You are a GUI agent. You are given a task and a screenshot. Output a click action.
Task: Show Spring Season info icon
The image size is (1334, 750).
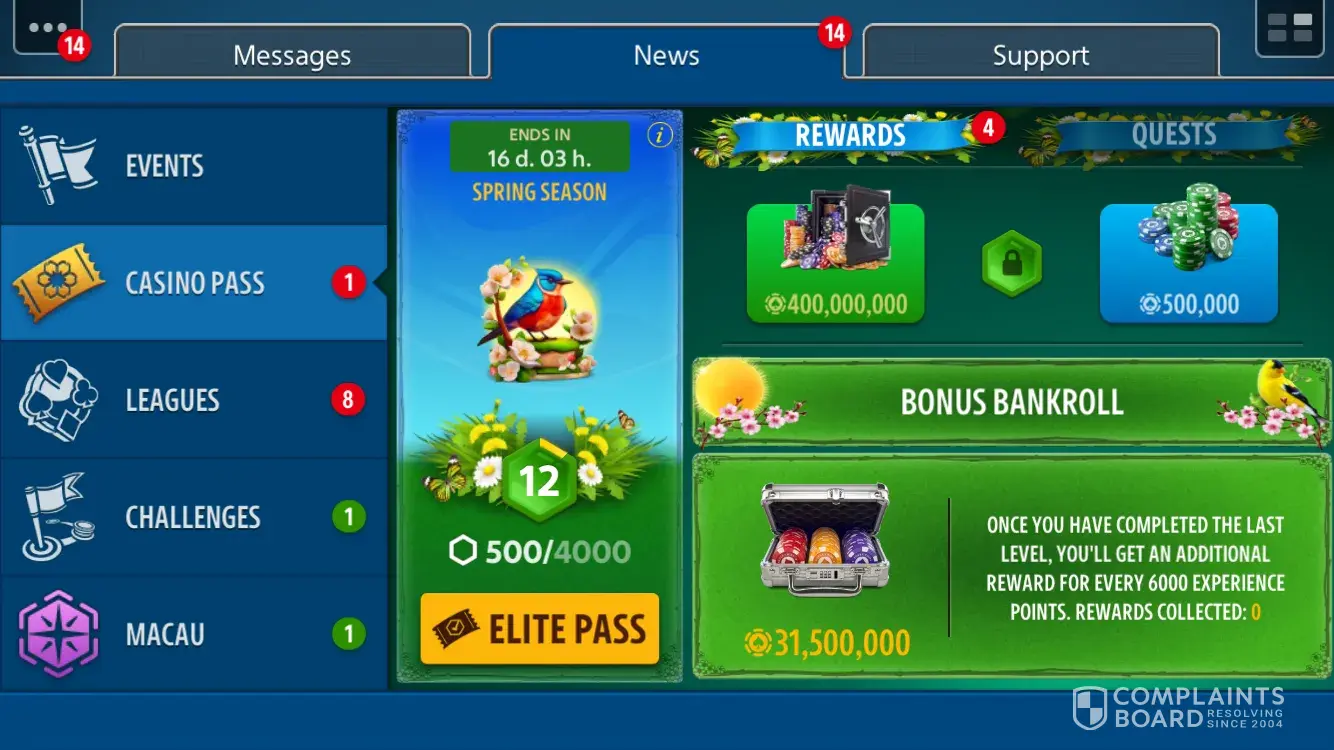tap(660, 136)
